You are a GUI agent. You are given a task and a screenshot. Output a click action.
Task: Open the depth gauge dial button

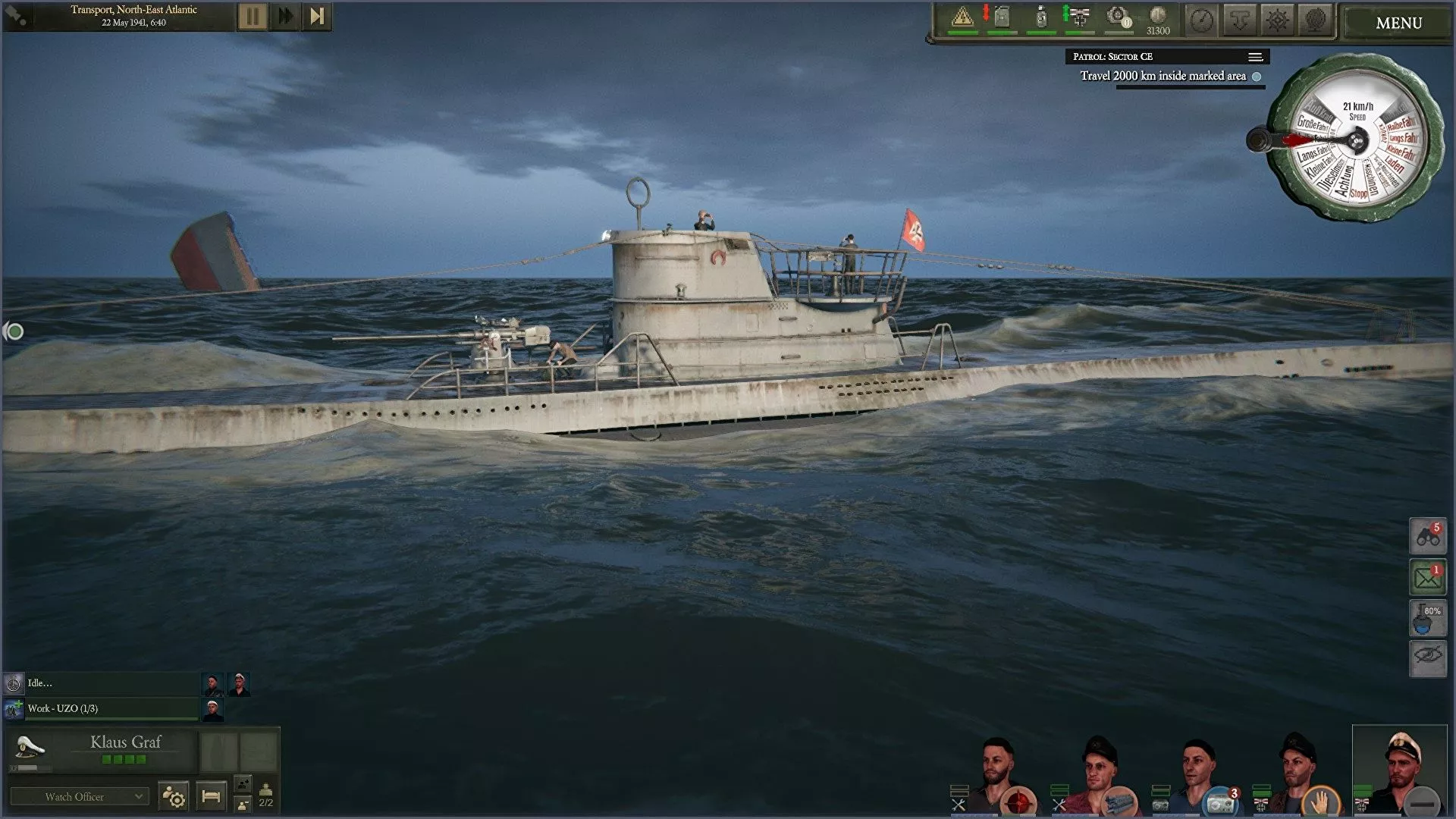[x=1202, y=20]
